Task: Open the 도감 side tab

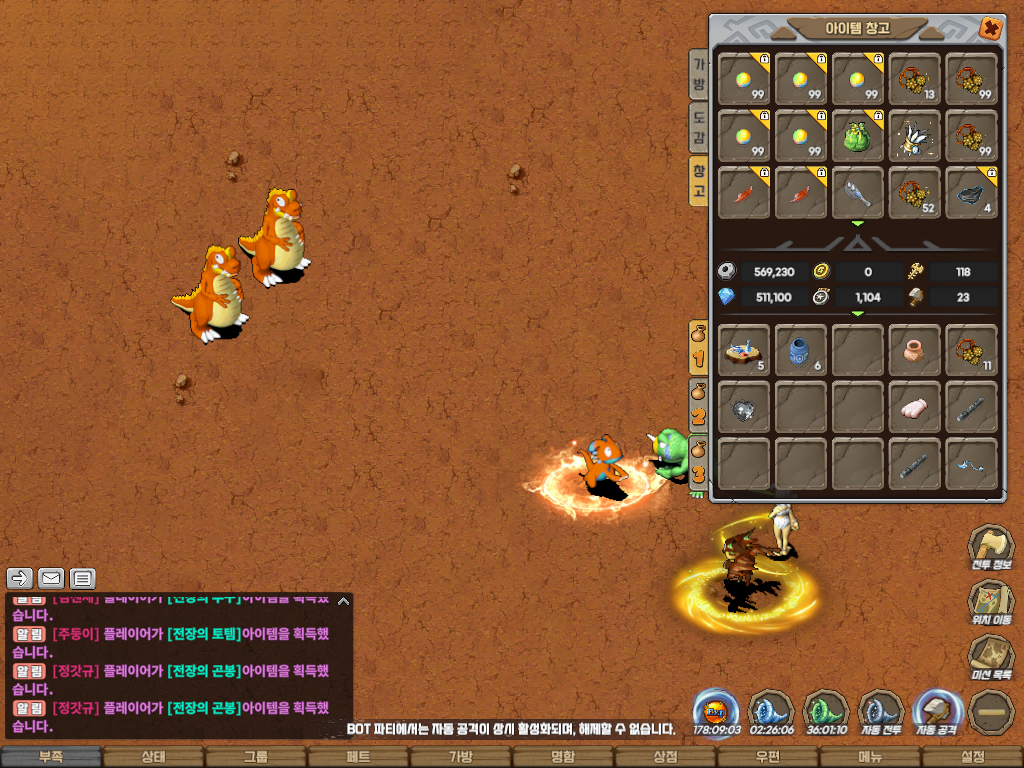Action: click(x=699, y=127)
